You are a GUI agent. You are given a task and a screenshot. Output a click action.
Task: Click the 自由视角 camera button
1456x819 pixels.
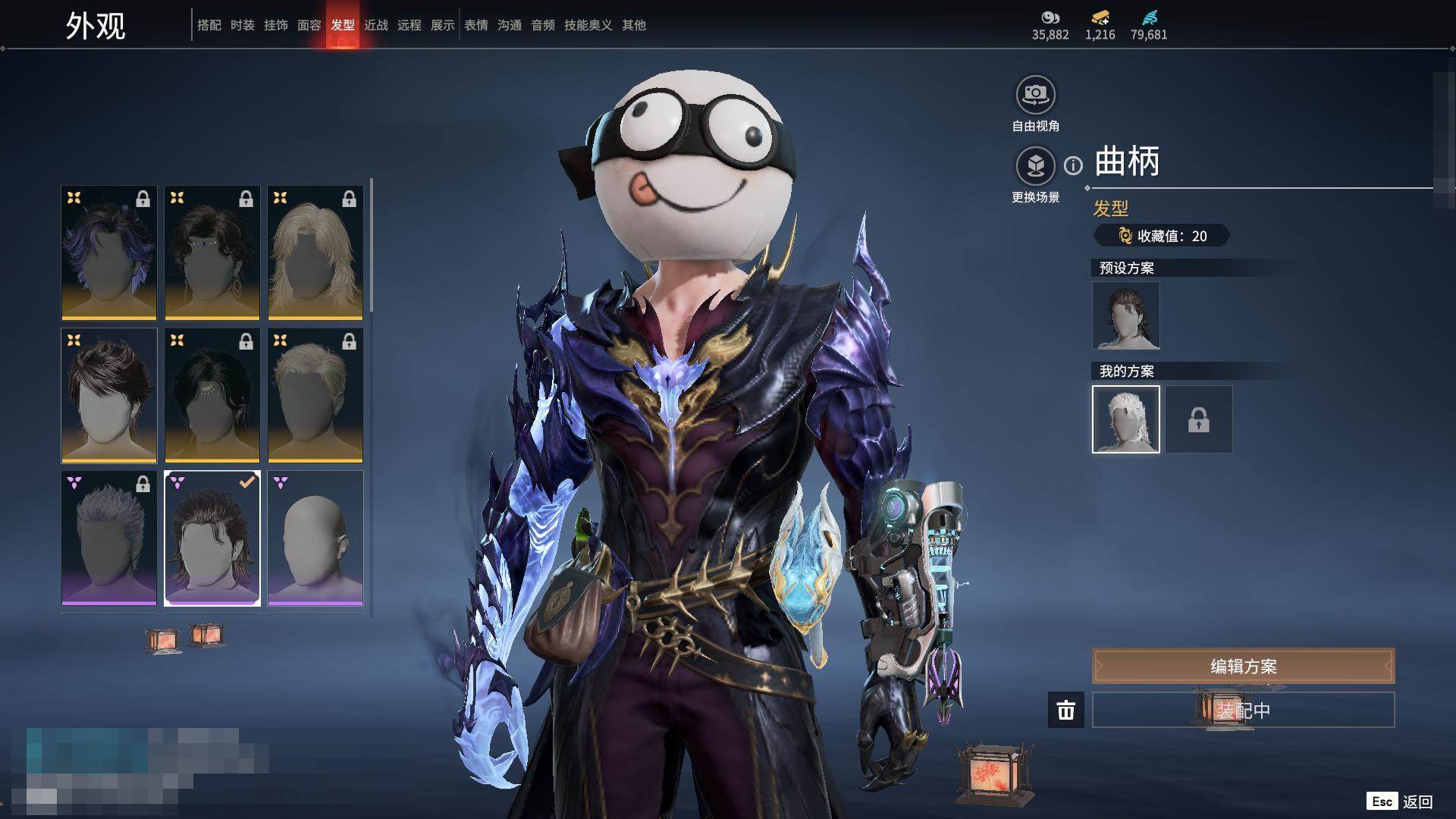tap(1035, 95)
